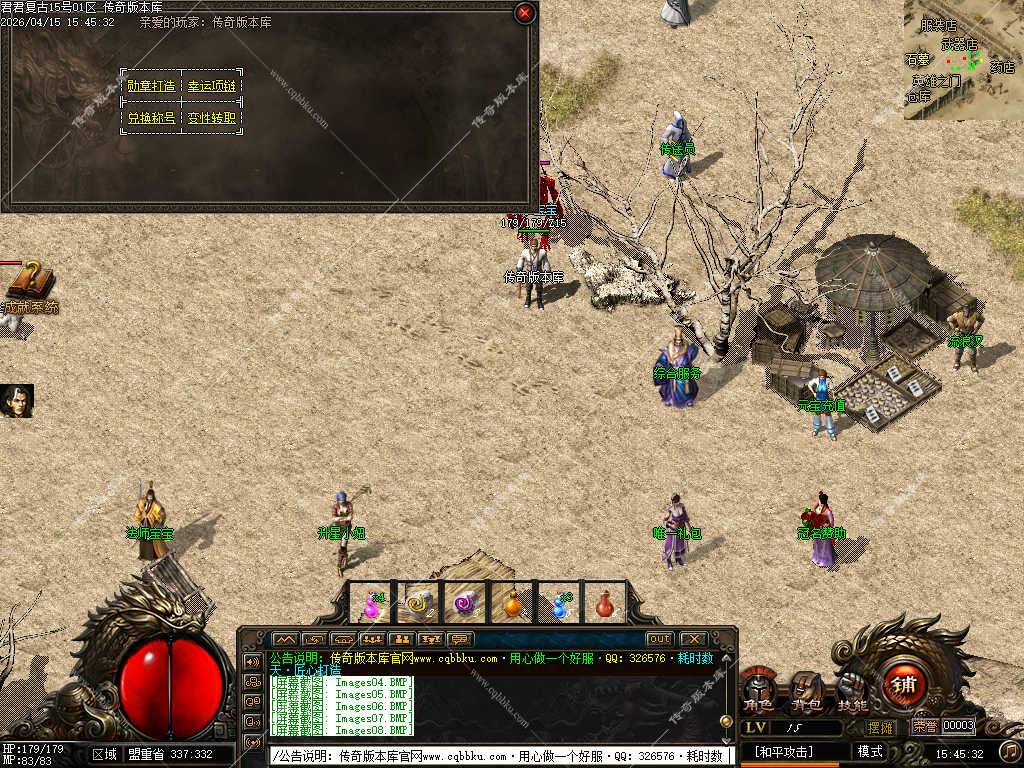The height and width of the screenshot is (768, 1024).
Task: Pick the 变性转职 class change option
Action: point(212,118)
